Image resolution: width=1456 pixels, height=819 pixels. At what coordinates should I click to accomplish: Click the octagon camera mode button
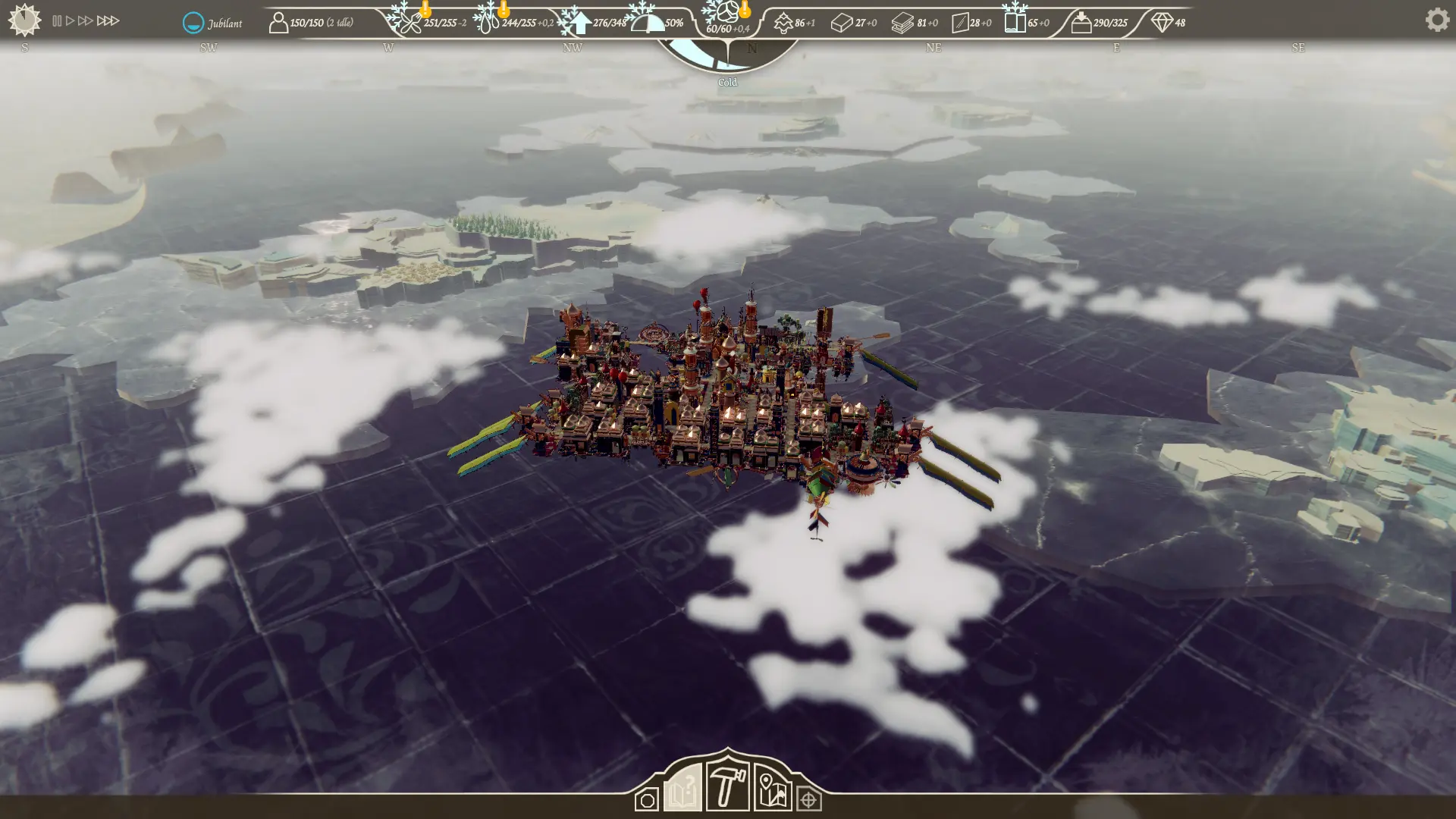(647, 800)
